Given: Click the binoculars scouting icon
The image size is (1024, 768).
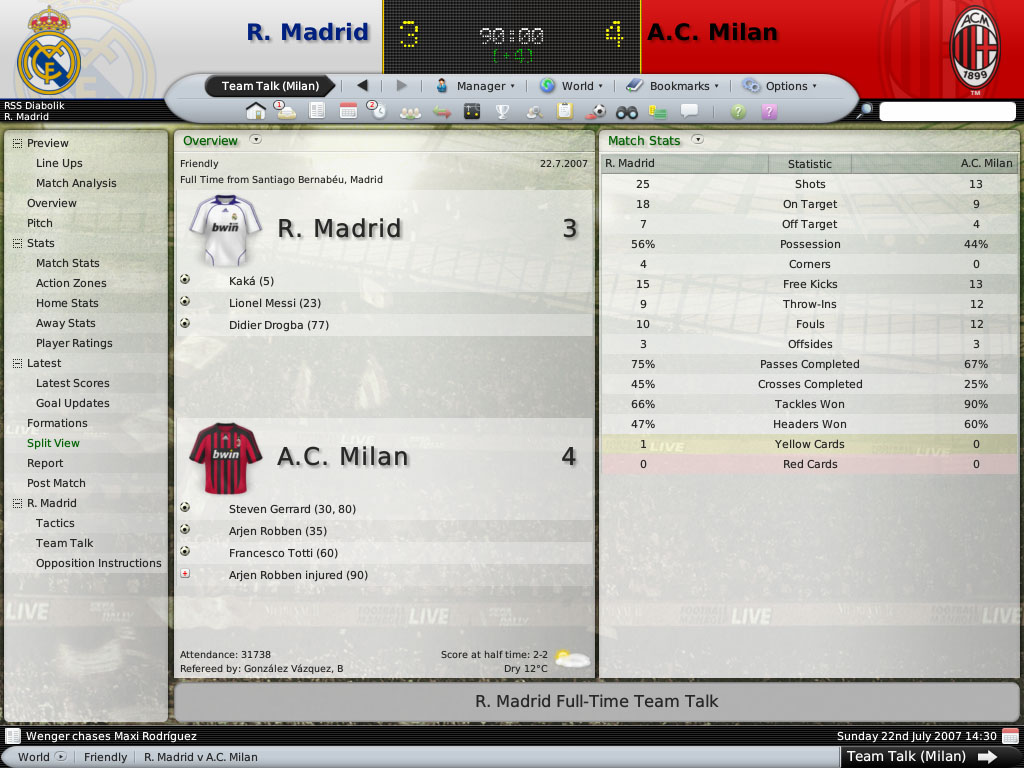Looking at the screenshot, I should (626, 111).
